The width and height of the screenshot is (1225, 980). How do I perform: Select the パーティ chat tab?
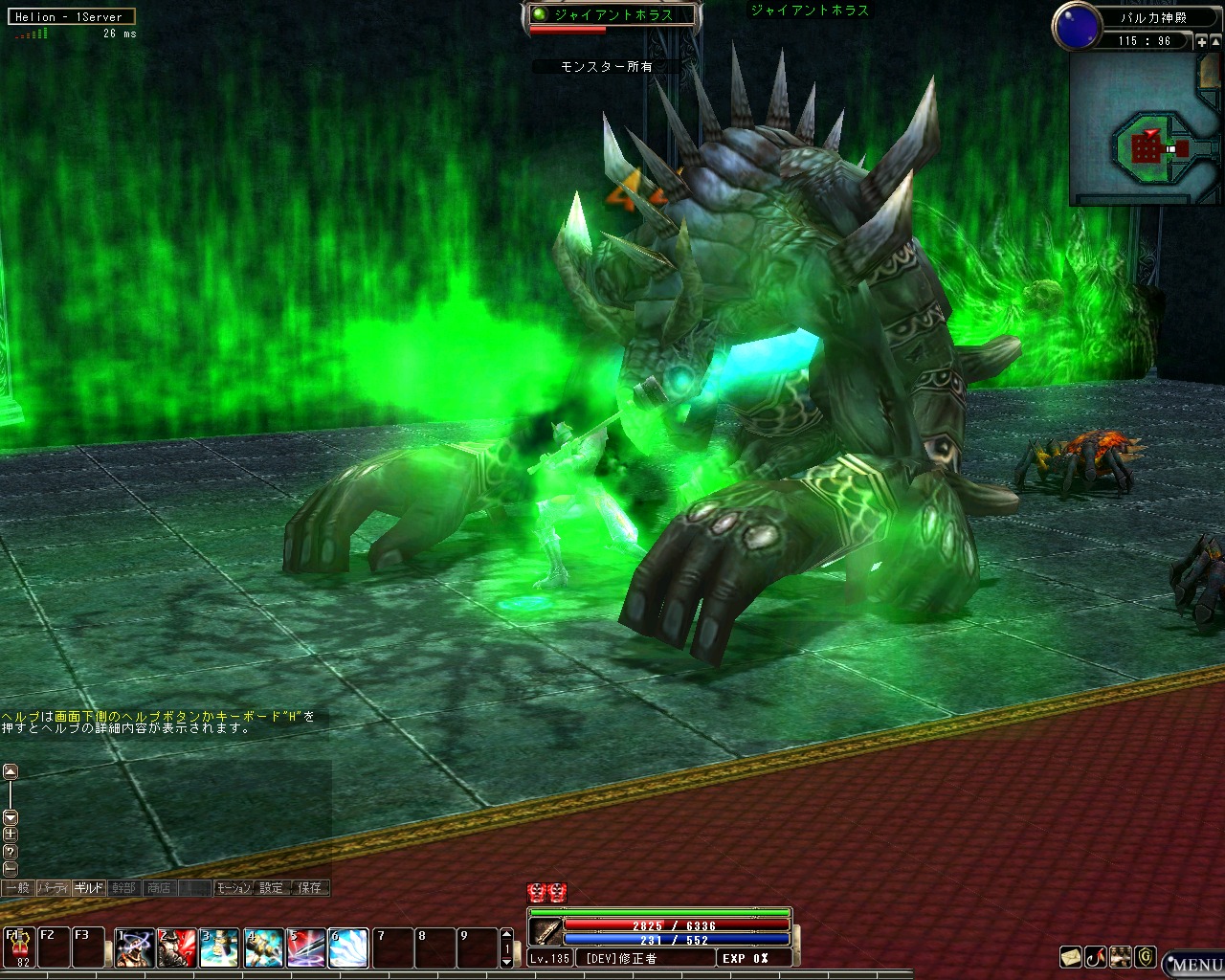point(53,888)
